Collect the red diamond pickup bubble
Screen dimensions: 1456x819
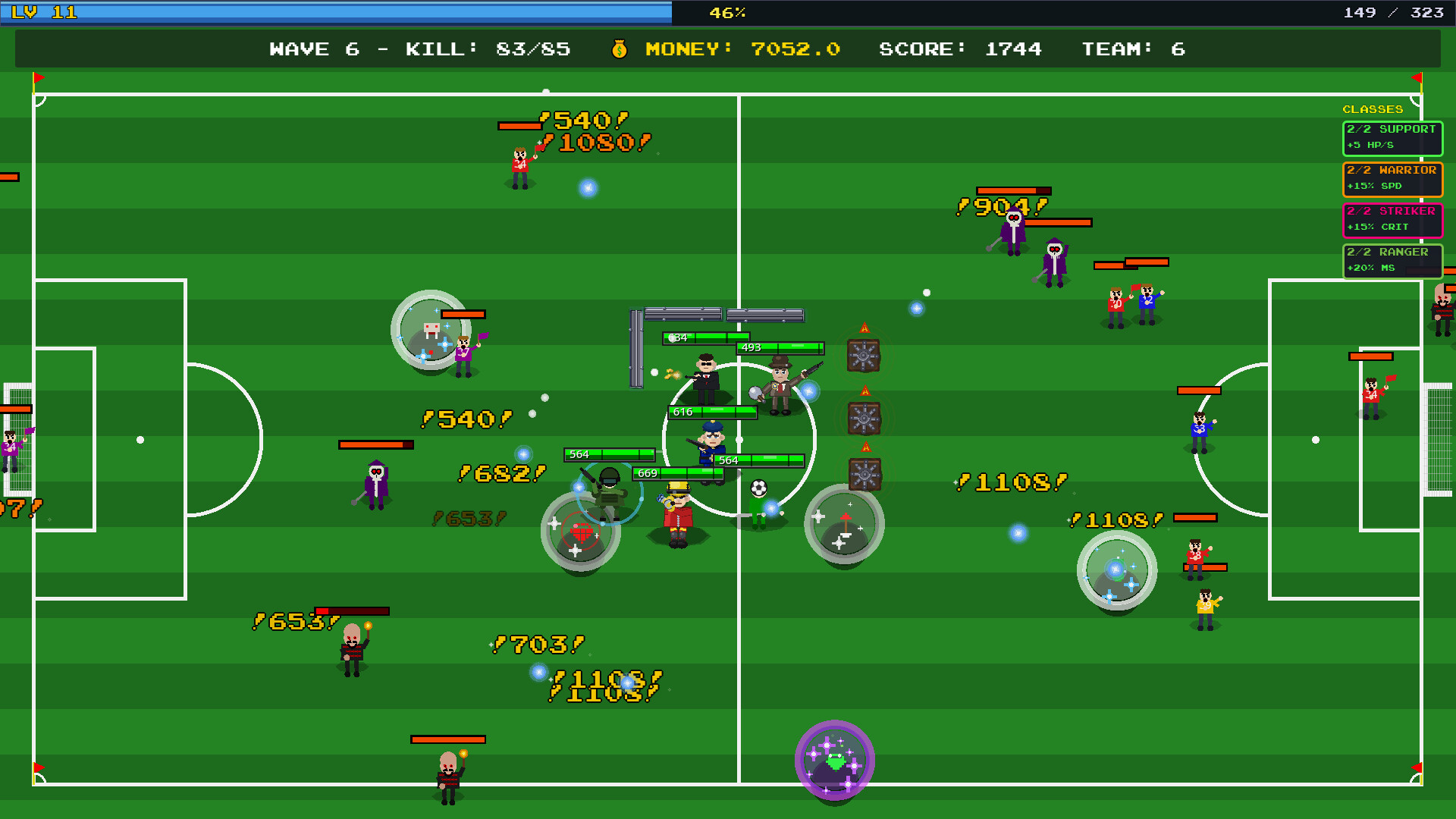580,532
